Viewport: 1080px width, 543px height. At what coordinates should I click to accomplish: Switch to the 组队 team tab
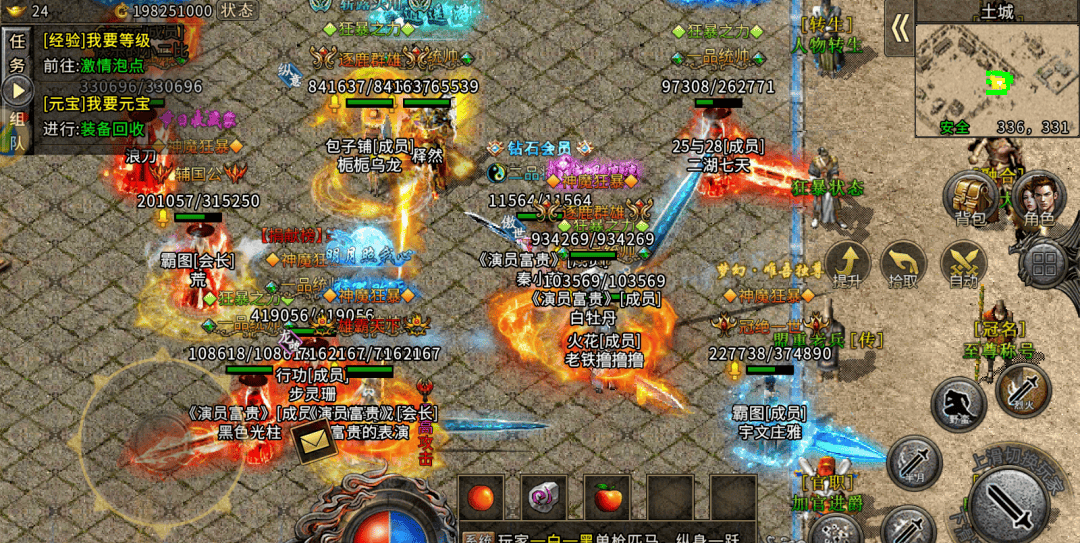[17, 129]
